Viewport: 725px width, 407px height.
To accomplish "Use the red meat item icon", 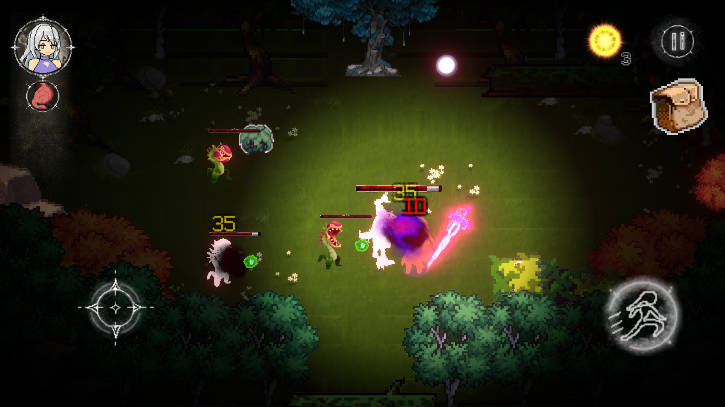I will 42,97.
